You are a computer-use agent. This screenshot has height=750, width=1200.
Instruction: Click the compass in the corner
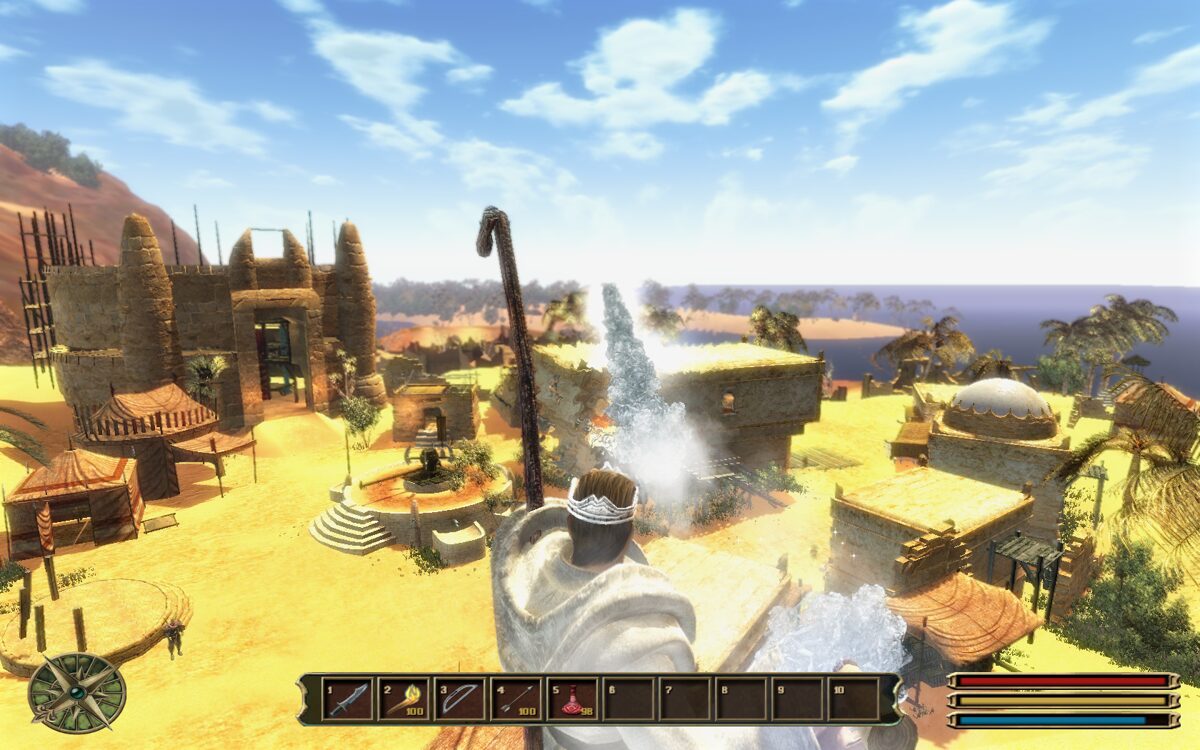77,693
